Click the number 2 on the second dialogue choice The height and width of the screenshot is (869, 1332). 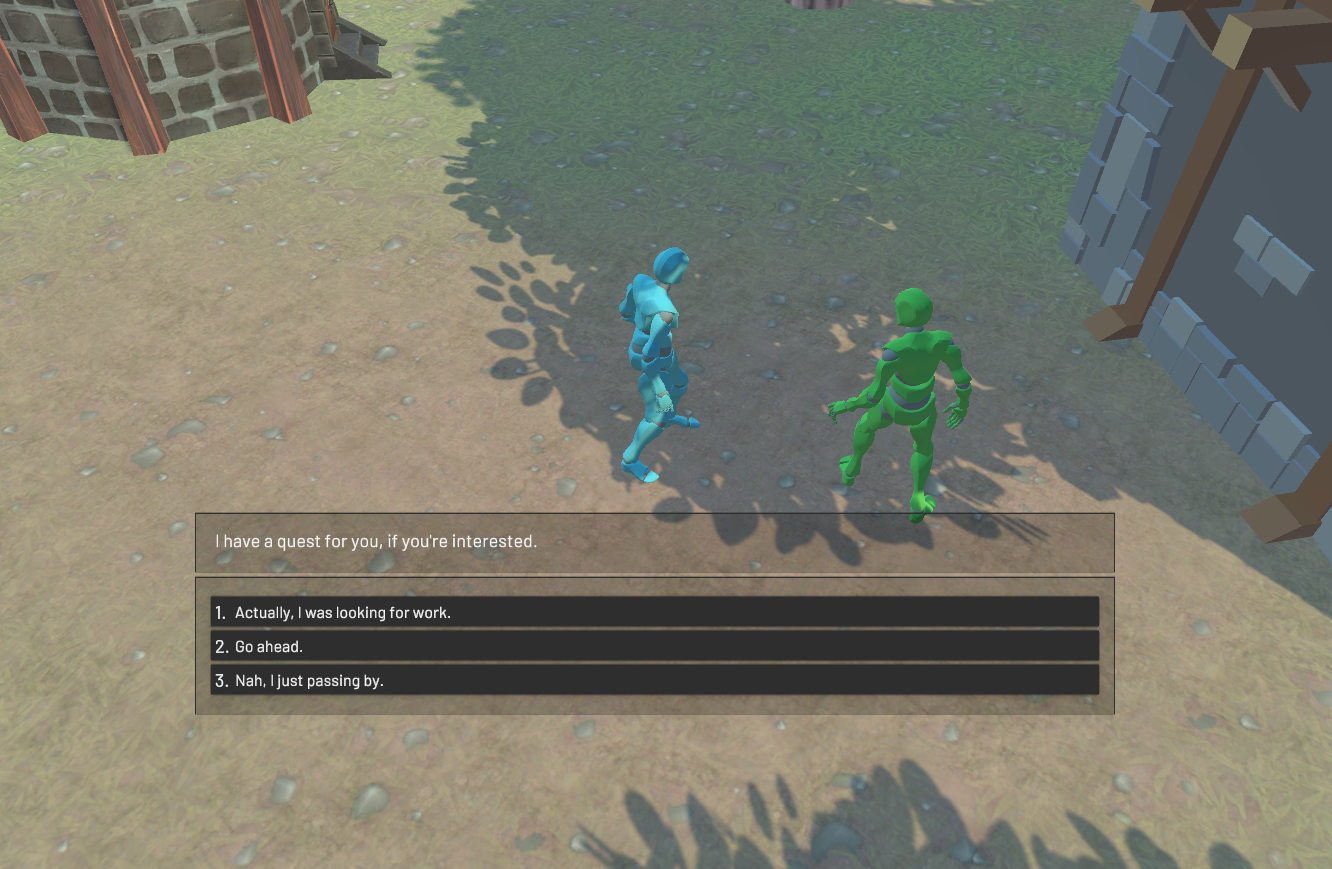[x=222, y=646]
